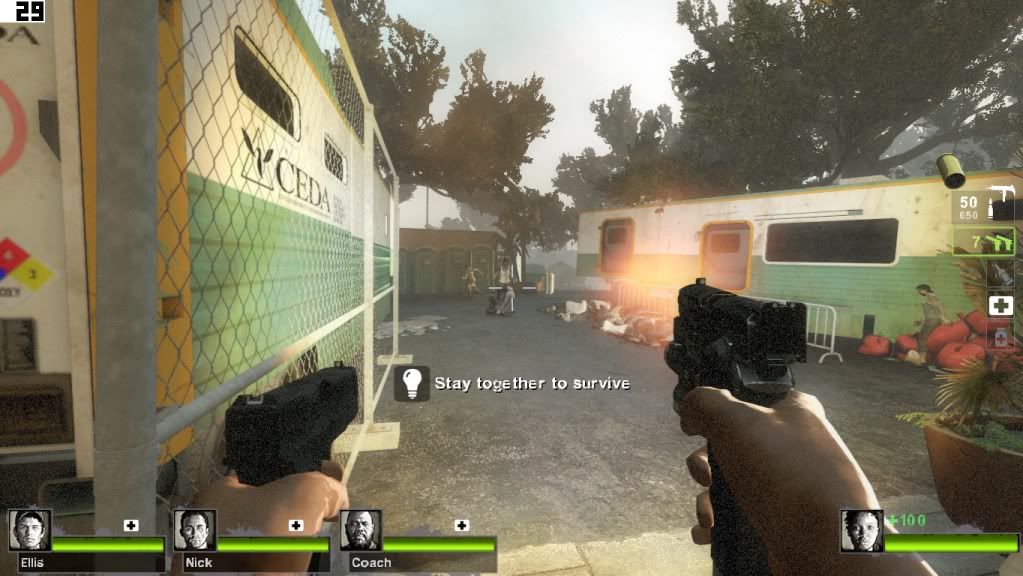The image size is (1023, 576).
Task: Click Ellis's teammate portrait
Action: point(30,530)
